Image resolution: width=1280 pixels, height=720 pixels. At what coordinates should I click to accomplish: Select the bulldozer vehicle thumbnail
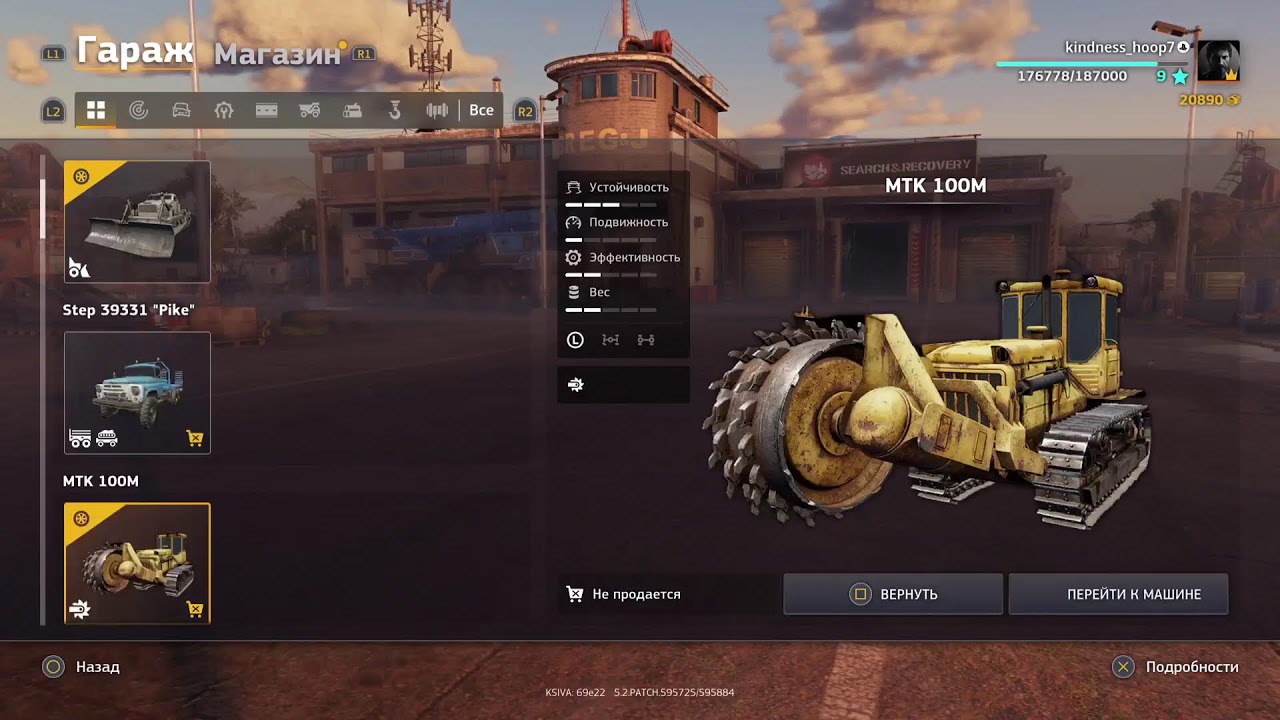click(137, 222)
